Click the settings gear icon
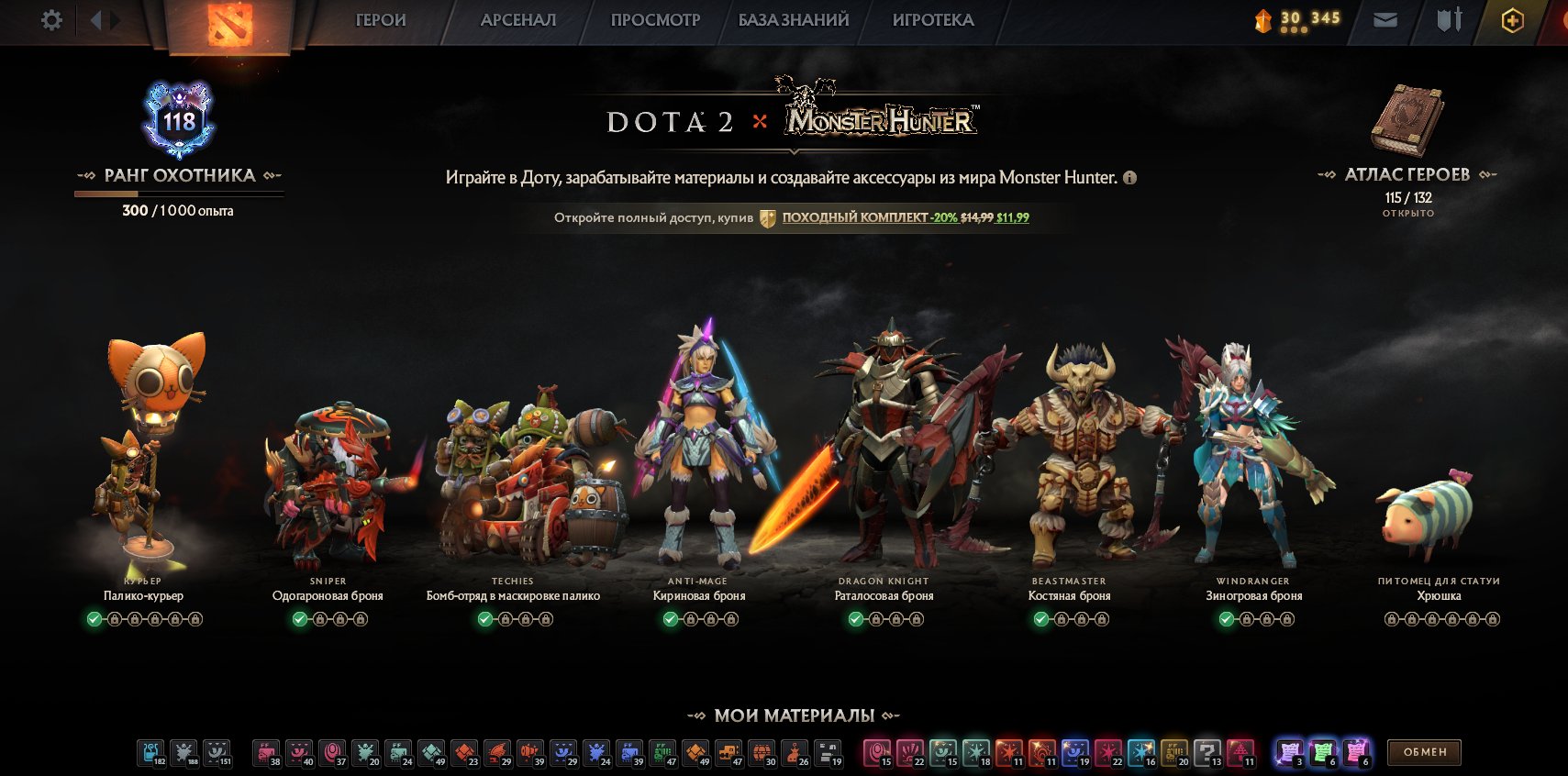Screen dimensions: 1568x776 (x=52, y=19)
